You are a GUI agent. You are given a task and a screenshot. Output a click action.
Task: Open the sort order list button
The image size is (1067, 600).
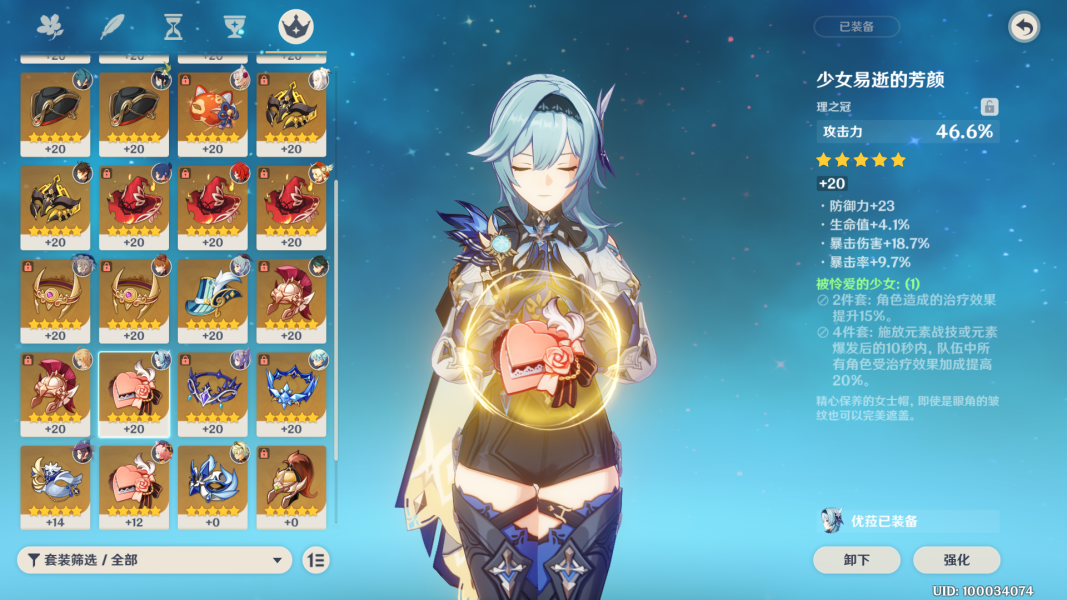point(316,560)
